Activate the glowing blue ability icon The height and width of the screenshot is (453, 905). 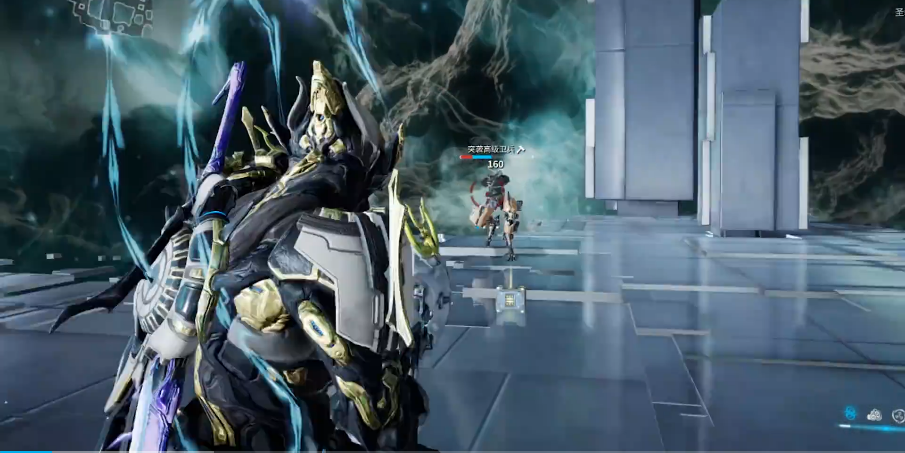click(850, 413)
